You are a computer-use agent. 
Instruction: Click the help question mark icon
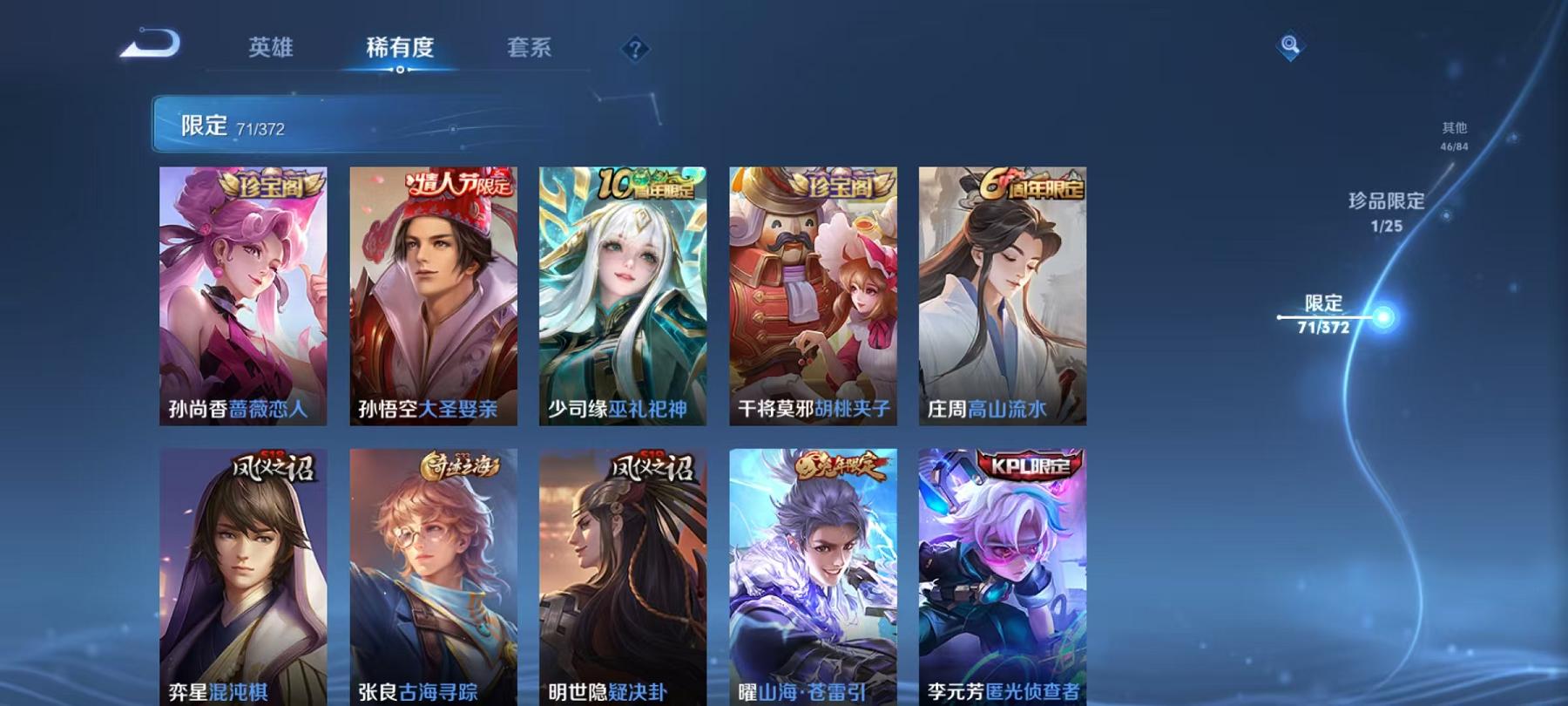[635, 48]
